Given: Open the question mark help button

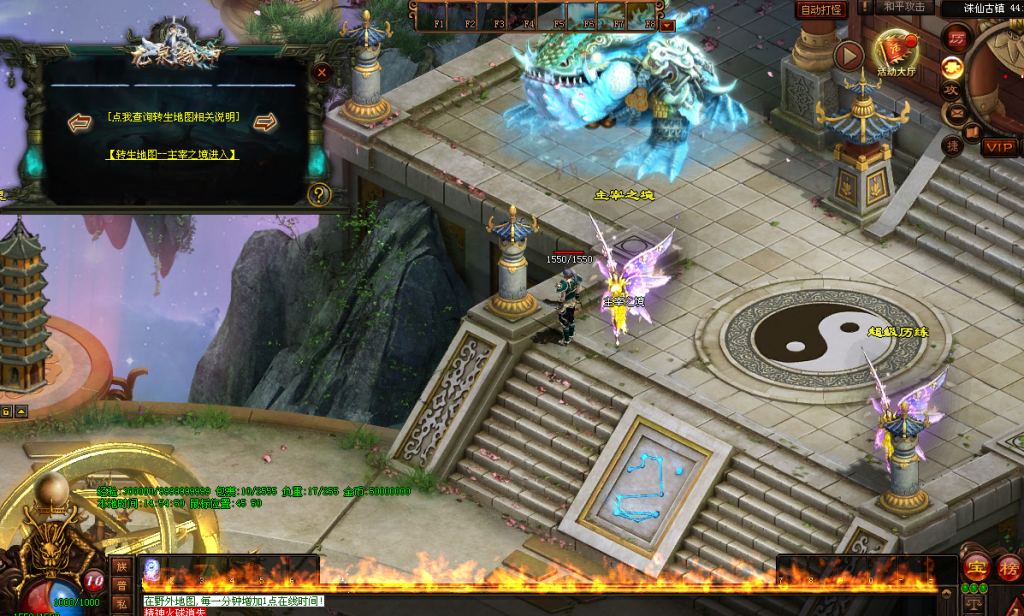Looking at the screenshot, I should click(x=319, y=195).
